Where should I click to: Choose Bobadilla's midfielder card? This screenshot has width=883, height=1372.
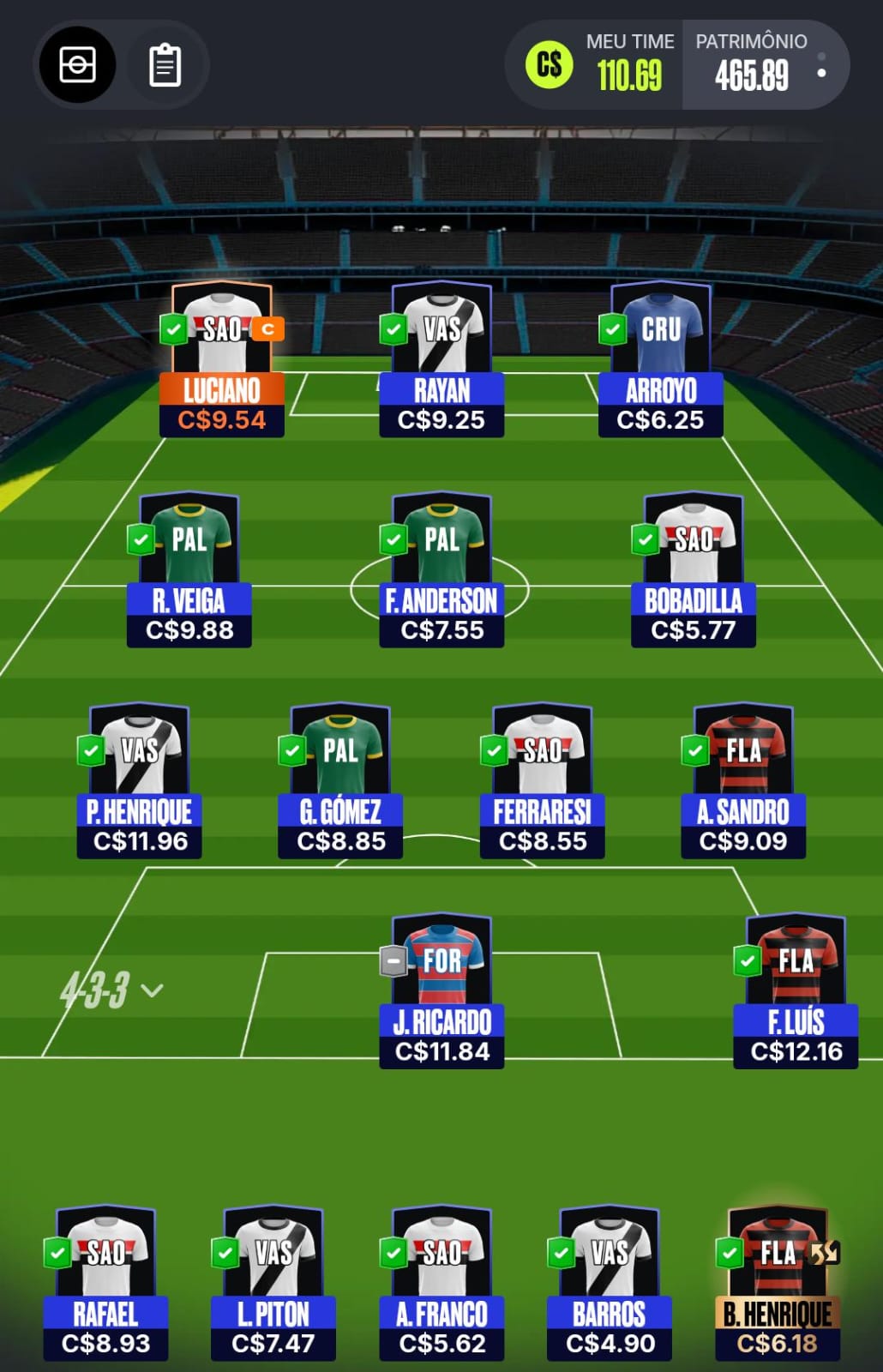[x=694, y=570]
